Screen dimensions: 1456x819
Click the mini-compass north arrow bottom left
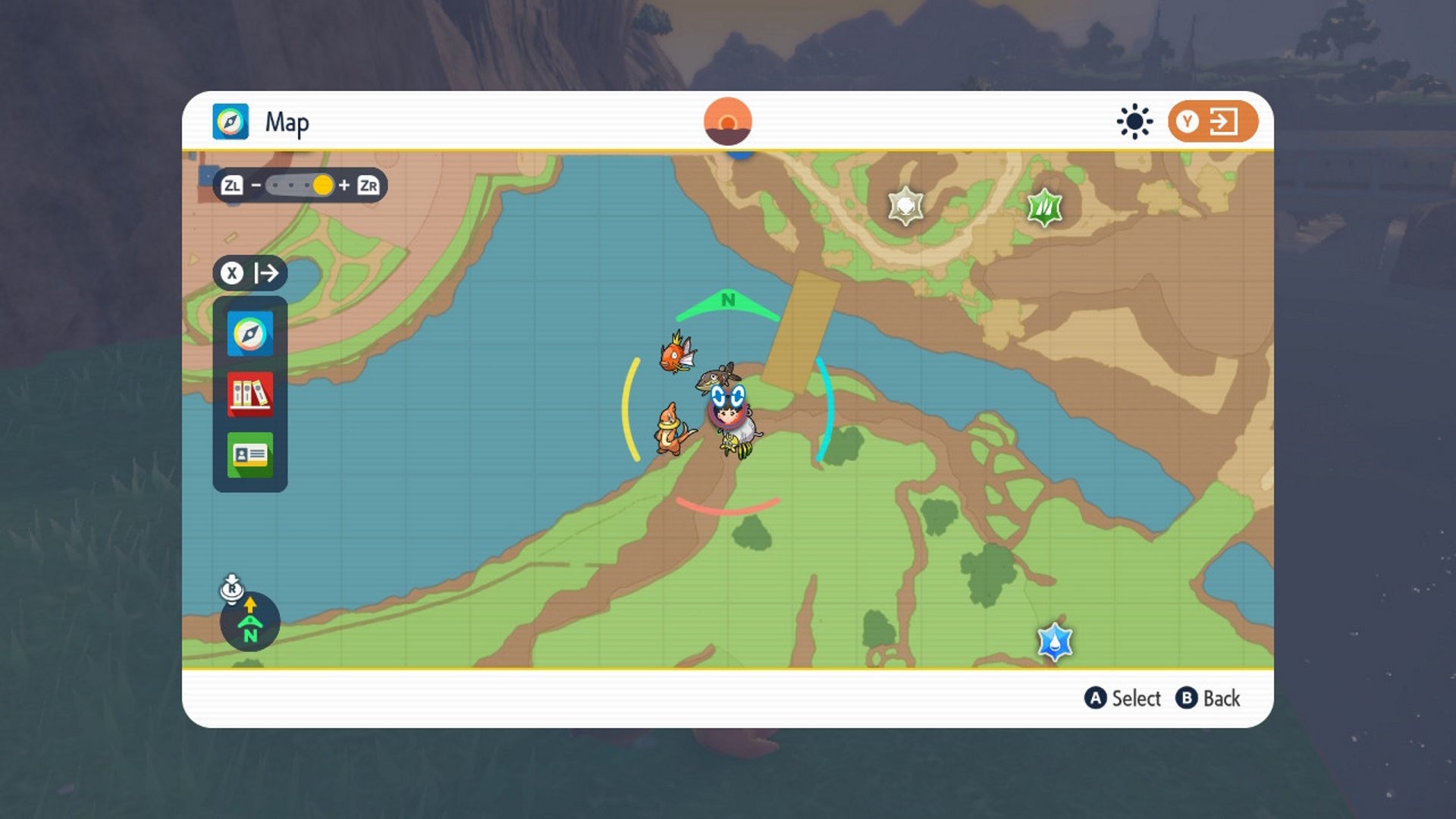[x=249, y=620]
